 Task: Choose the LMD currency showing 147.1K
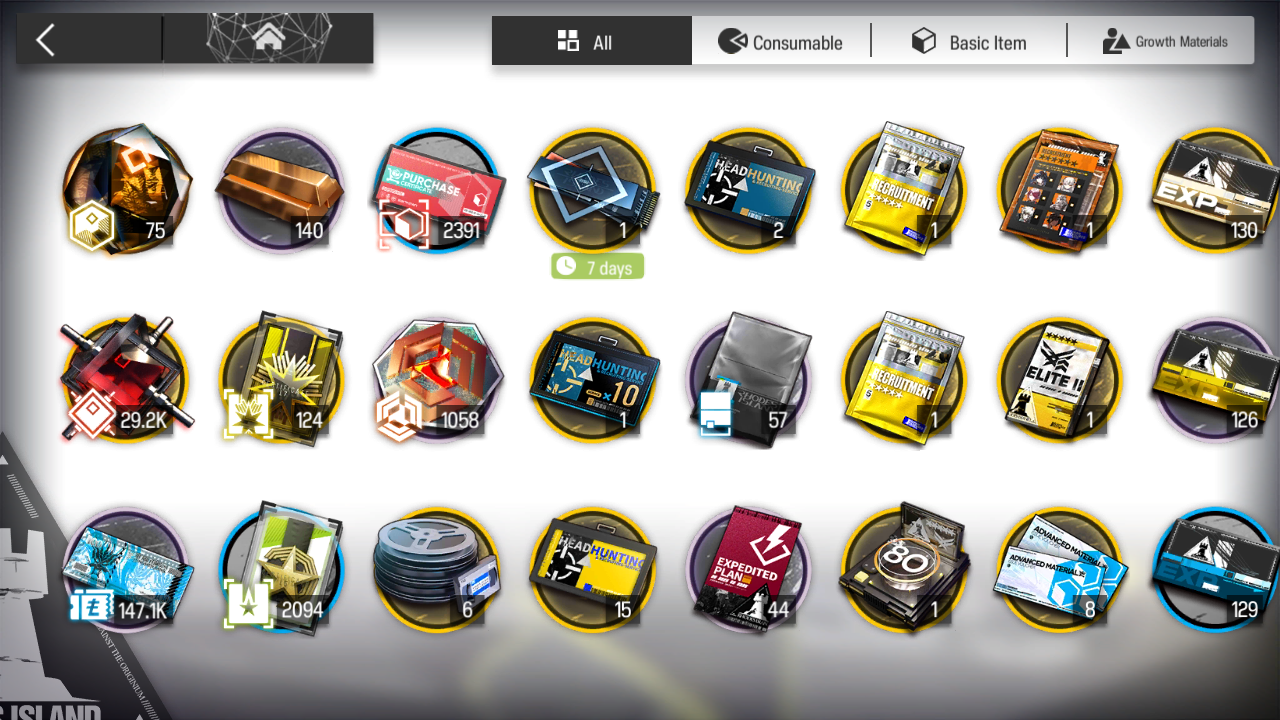(125, 570)
